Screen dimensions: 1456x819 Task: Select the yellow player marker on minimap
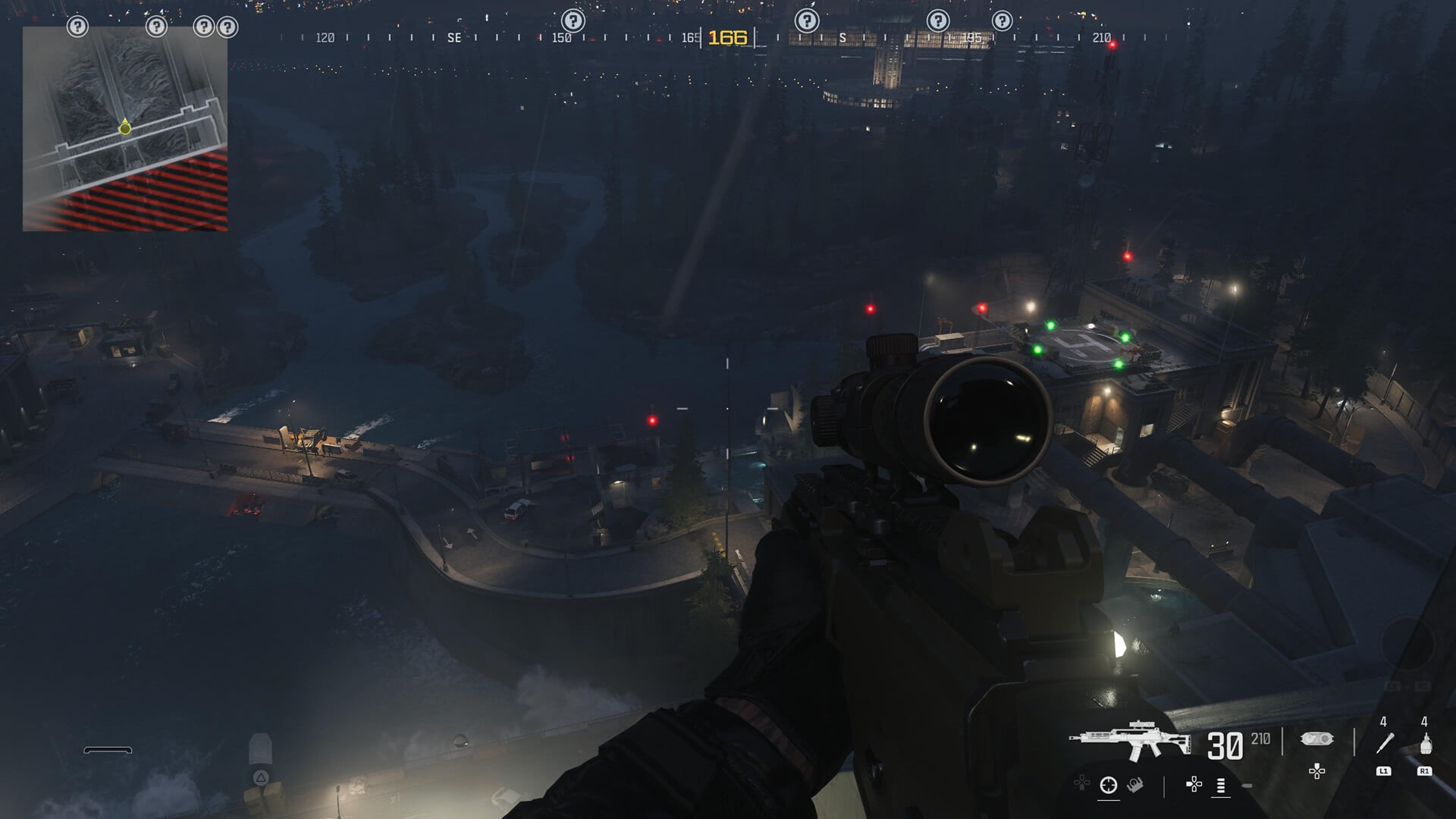pyautogui.click(x=125, y=128)
